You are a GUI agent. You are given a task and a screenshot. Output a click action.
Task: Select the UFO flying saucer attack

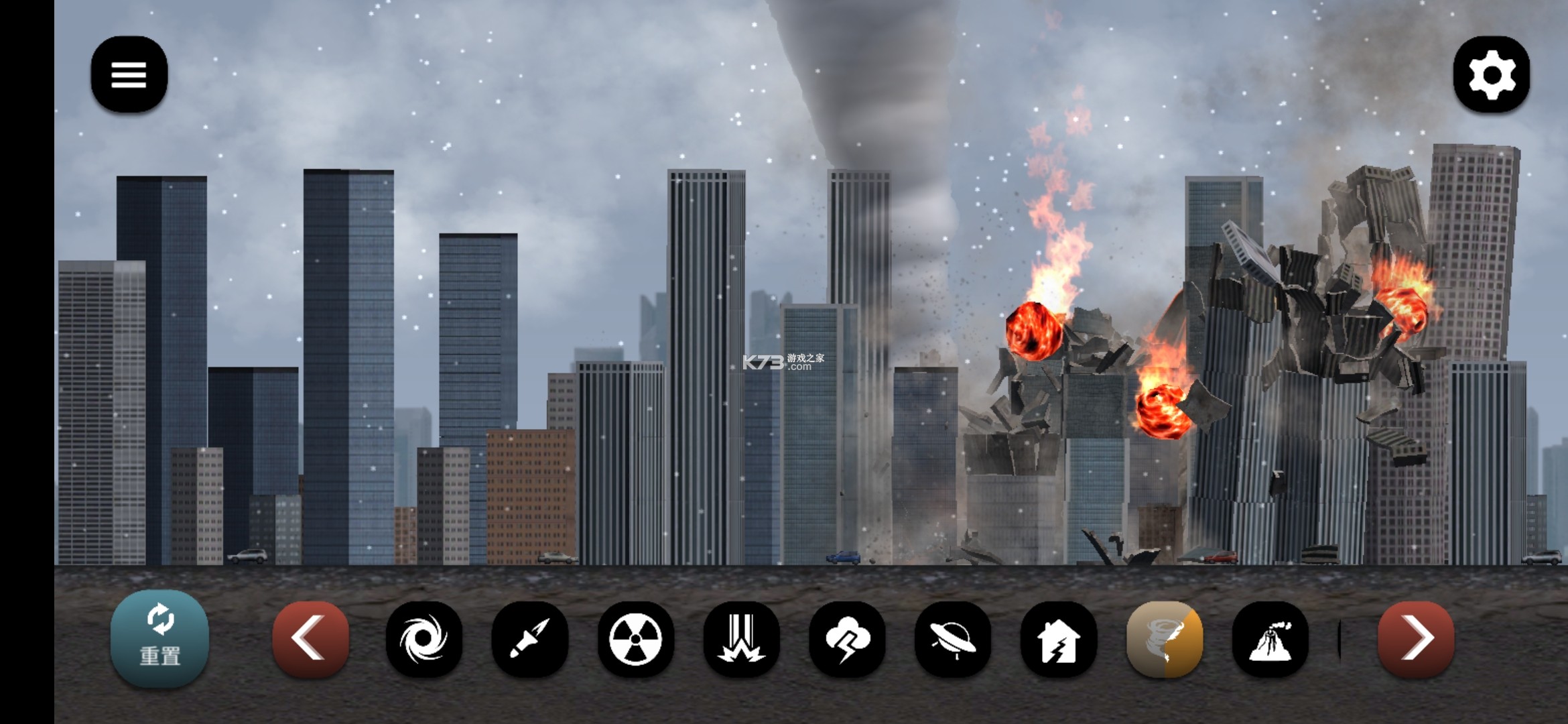(x=952, y=638)
